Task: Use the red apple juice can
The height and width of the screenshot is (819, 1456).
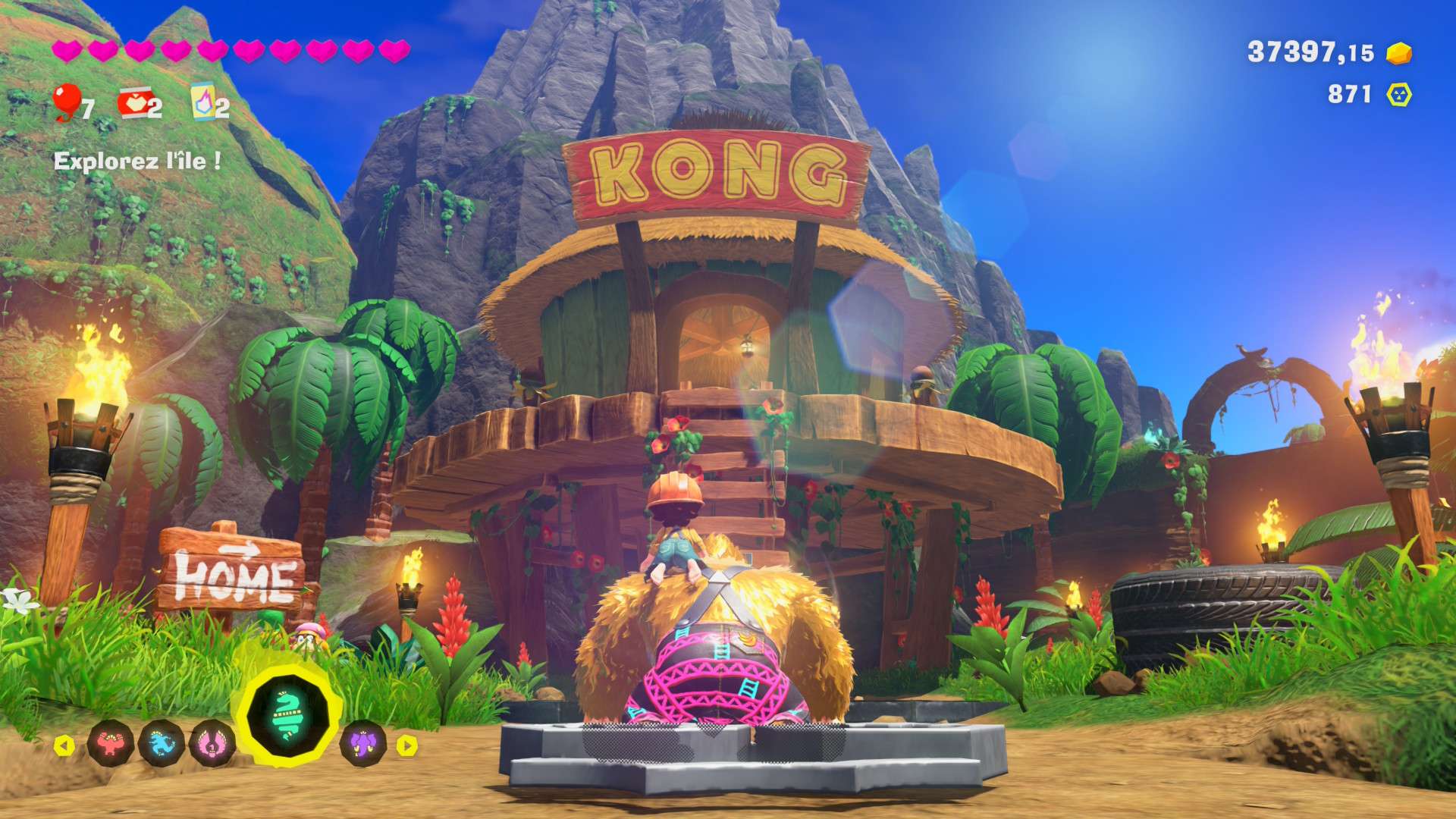Action: coord(133,103)
